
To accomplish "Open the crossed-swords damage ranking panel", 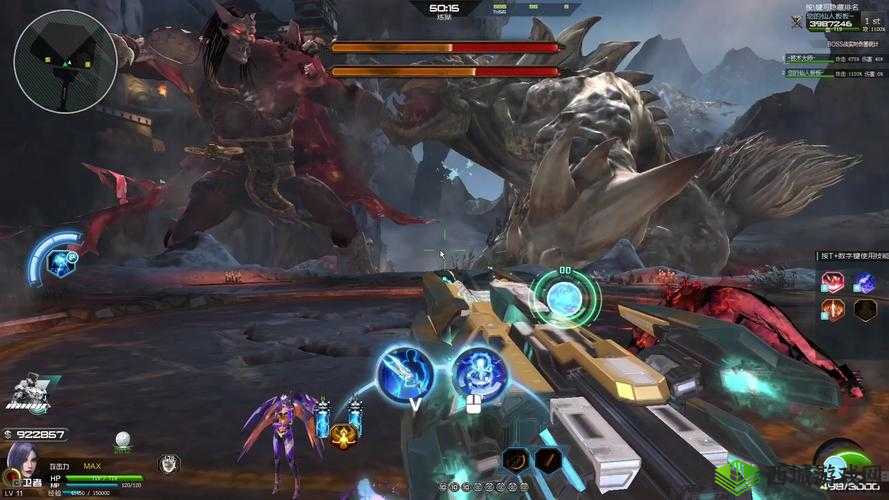I will coord(796,21).
